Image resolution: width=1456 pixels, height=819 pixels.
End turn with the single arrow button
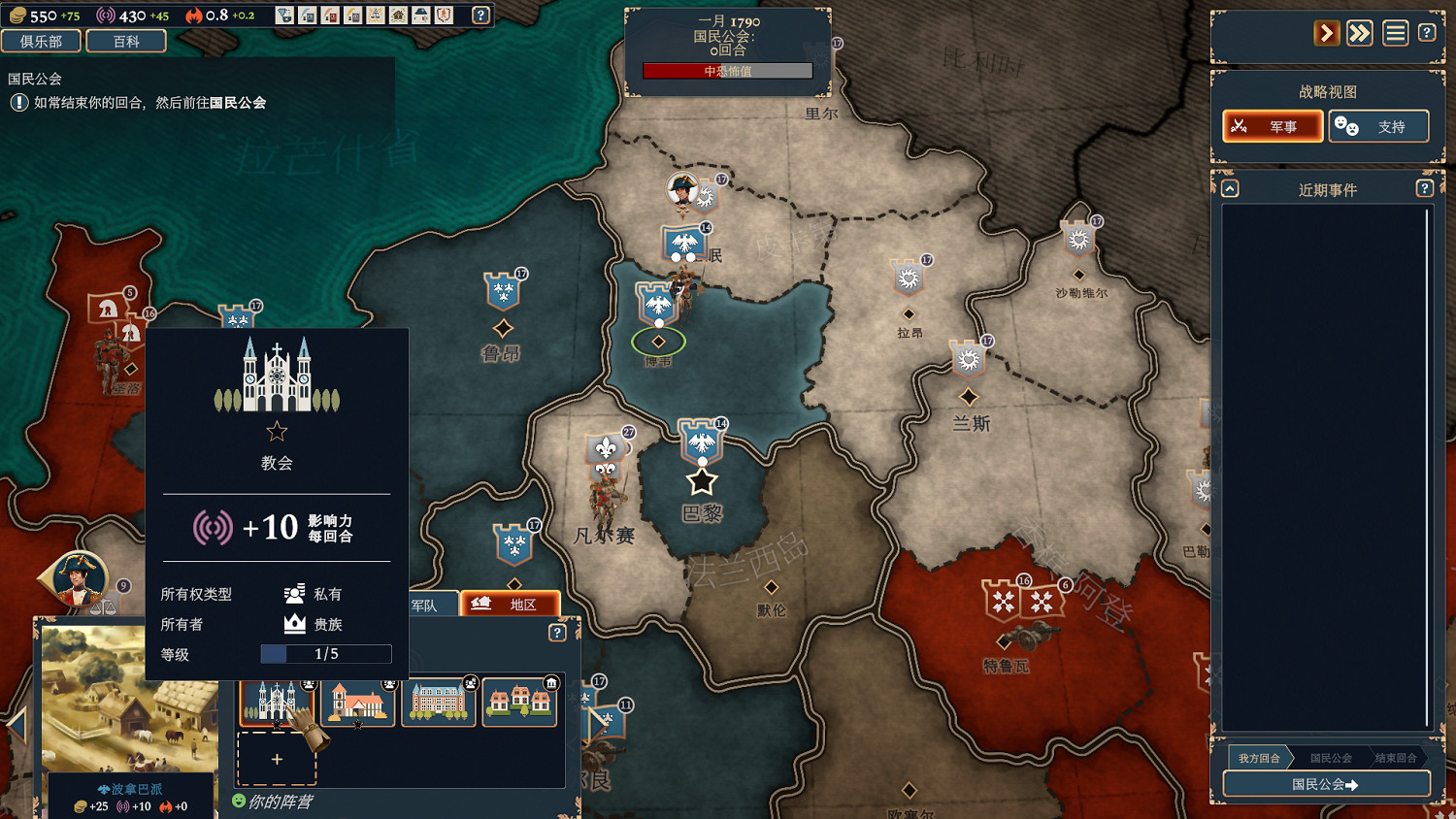click(1326, 33)
